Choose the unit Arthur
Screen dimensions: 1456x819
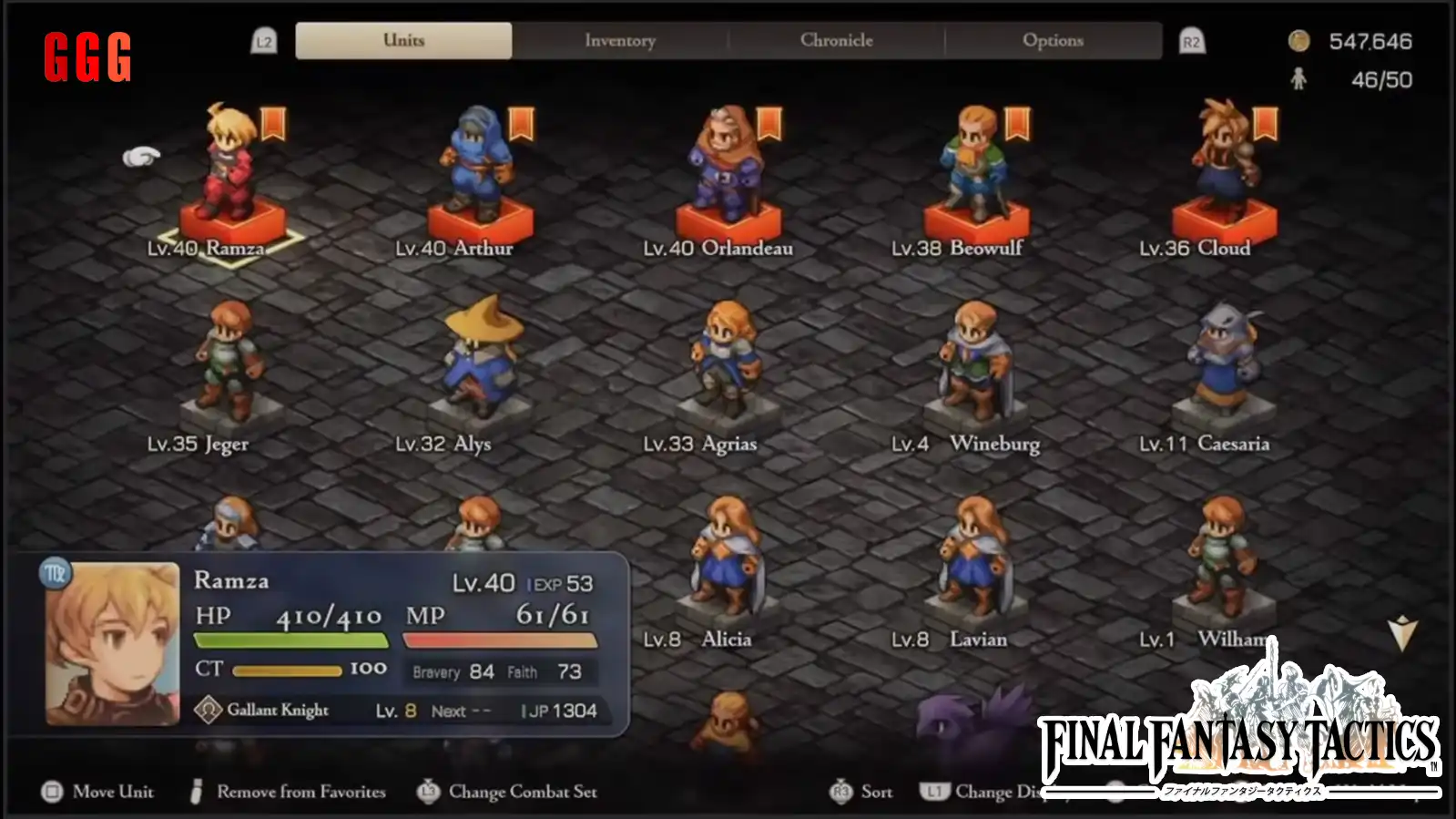point(478,173)
